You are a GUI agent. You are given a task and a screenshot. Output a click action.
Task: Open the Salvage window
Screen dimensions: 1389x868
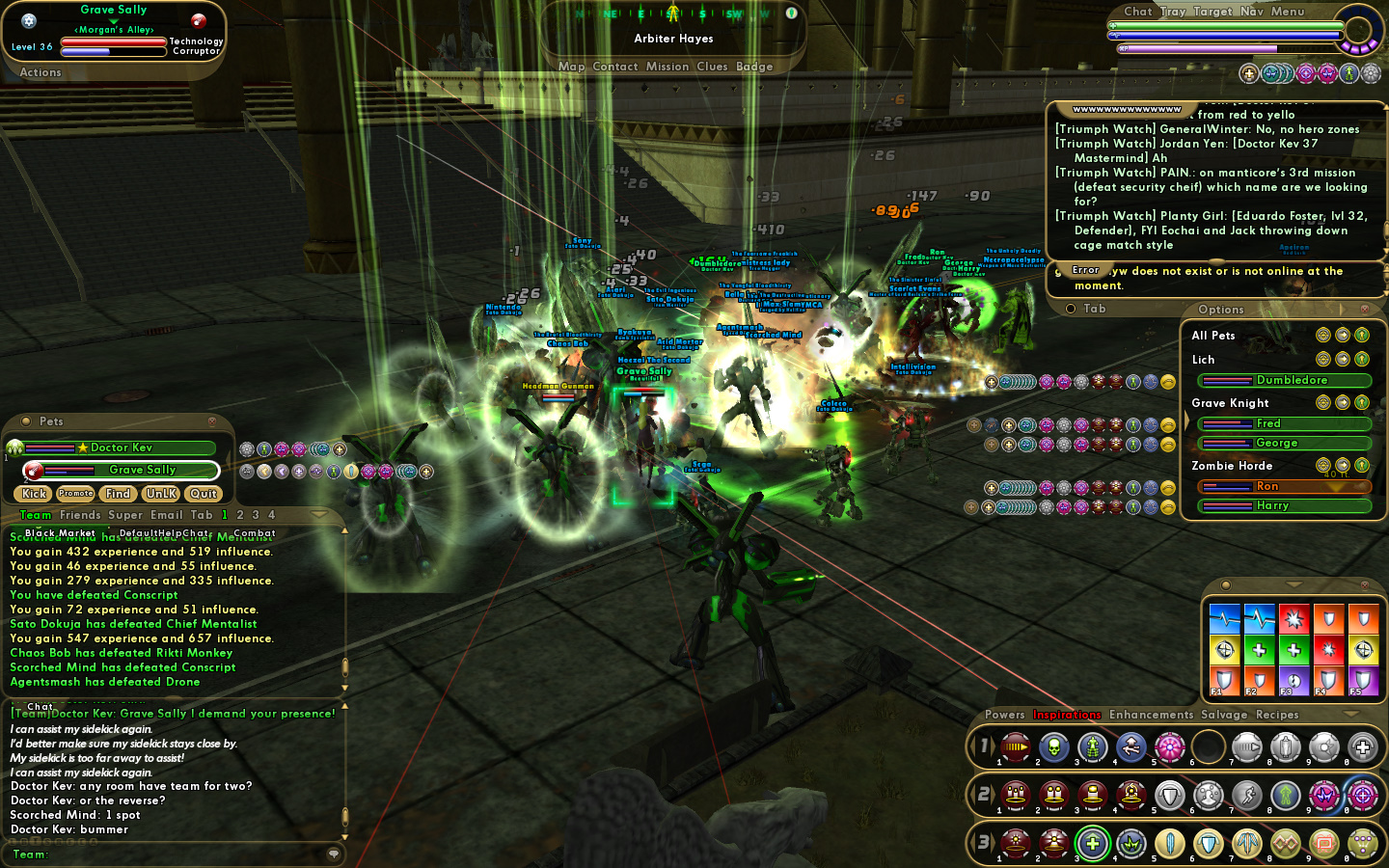[x=1224, y=715]
